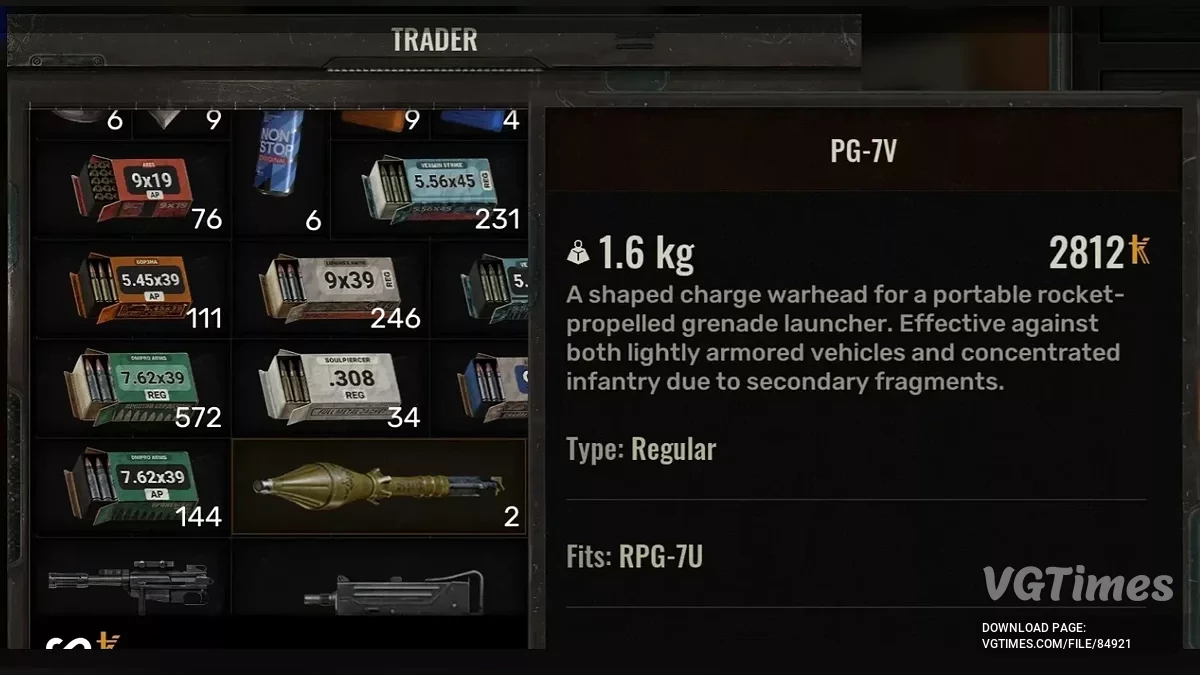Select the 7.62x39 AP ammo stack

click(x=133, y=486)
